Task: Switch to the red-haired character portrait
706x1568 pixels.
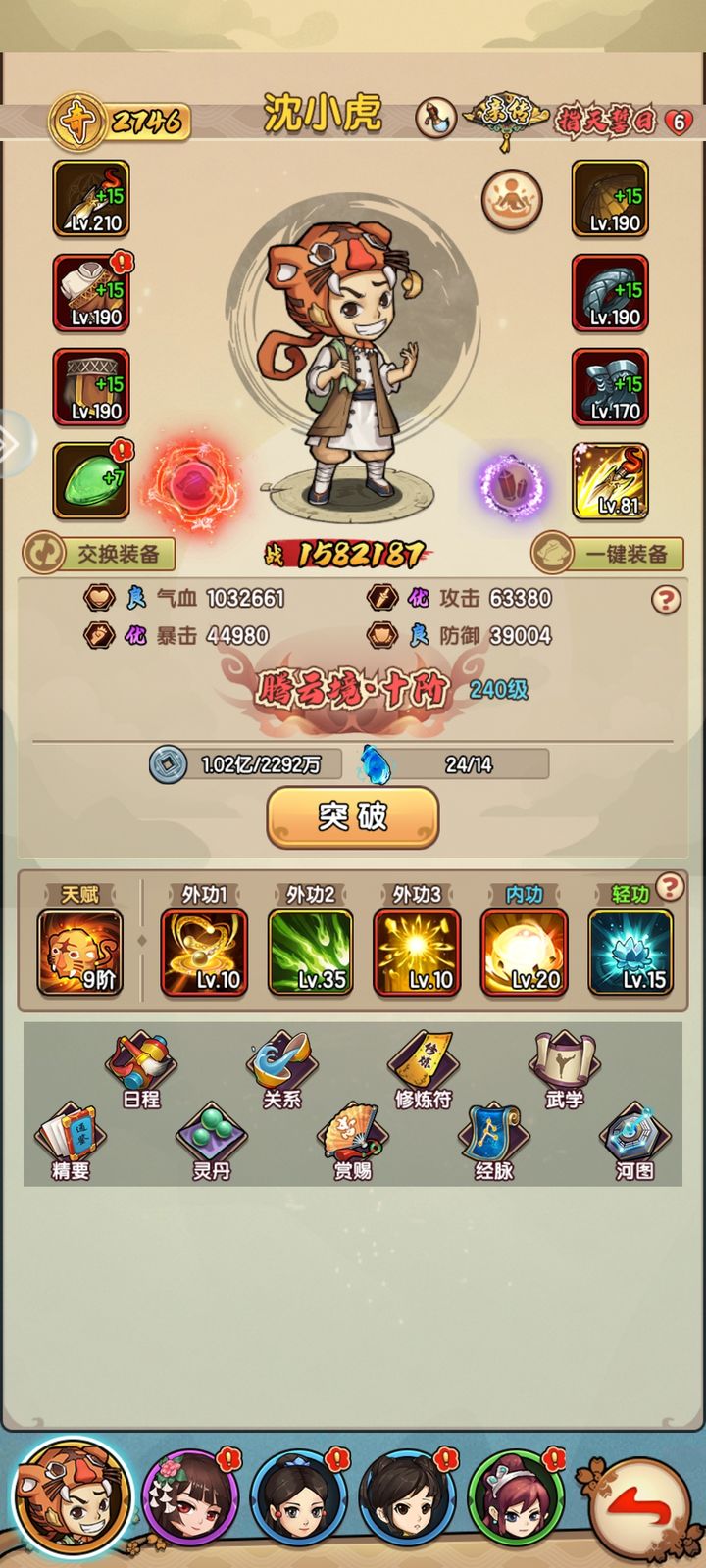Action: (516, 1499)
